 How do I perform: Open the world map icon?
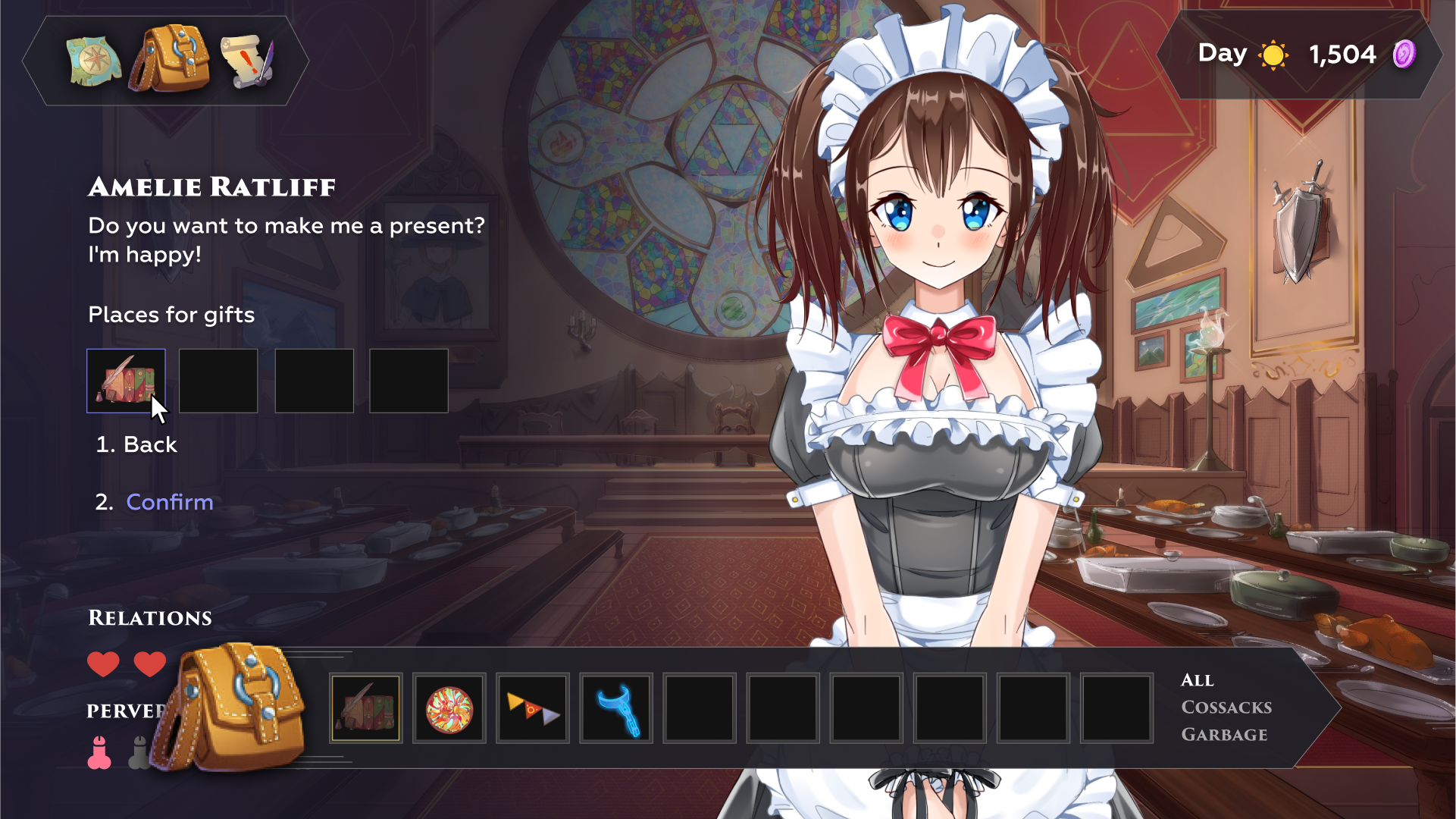pos(94,61)
